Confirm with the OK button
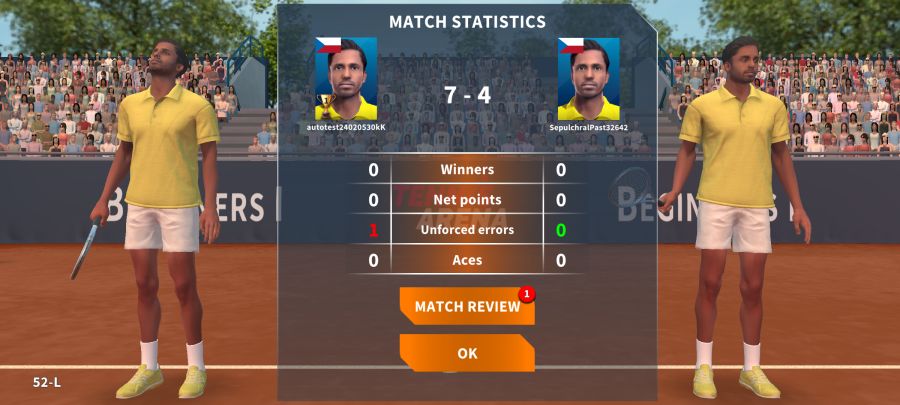This screenshot has width=900, height=405. [x=467, y=353]
